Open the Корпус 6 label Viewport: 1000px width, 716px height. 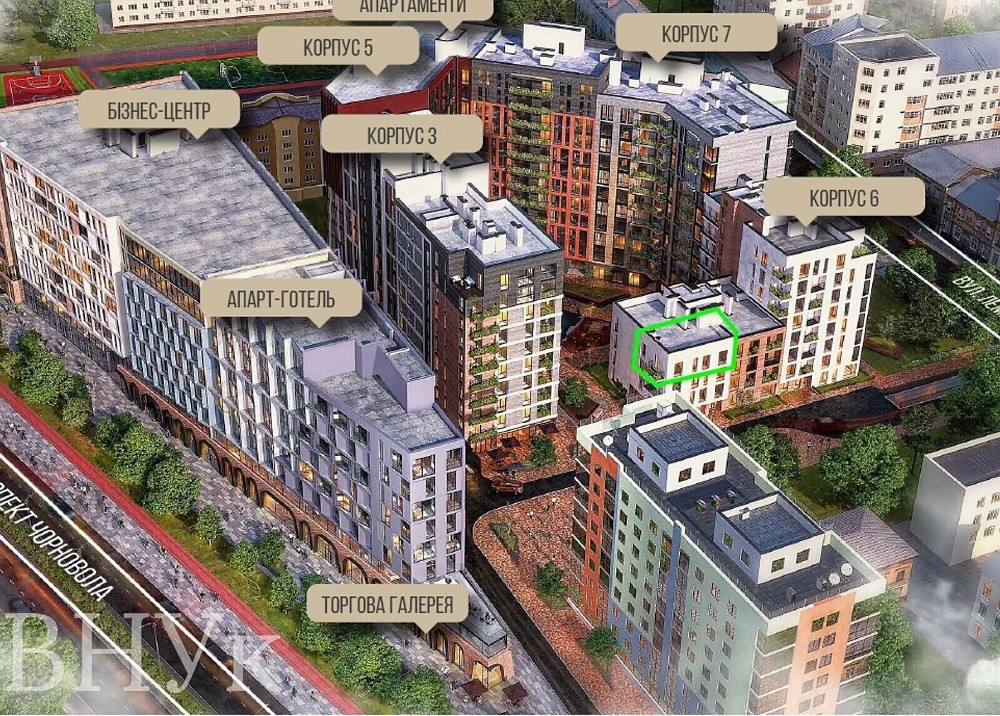tap(843, 197)
